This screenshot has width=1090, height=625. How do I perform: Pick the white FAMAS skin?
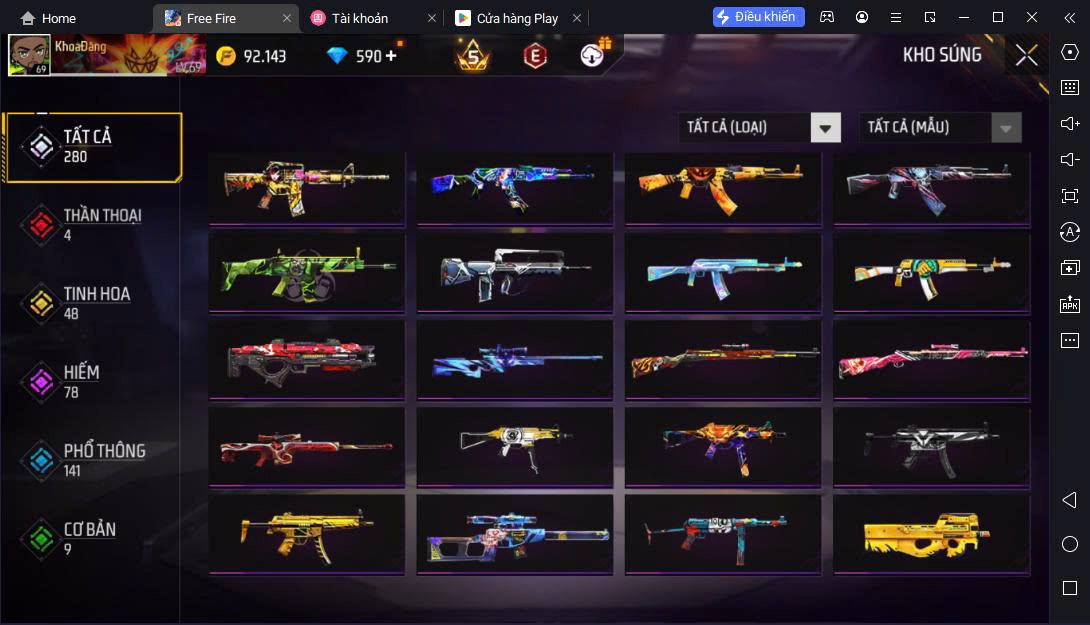tap(514, 272)
